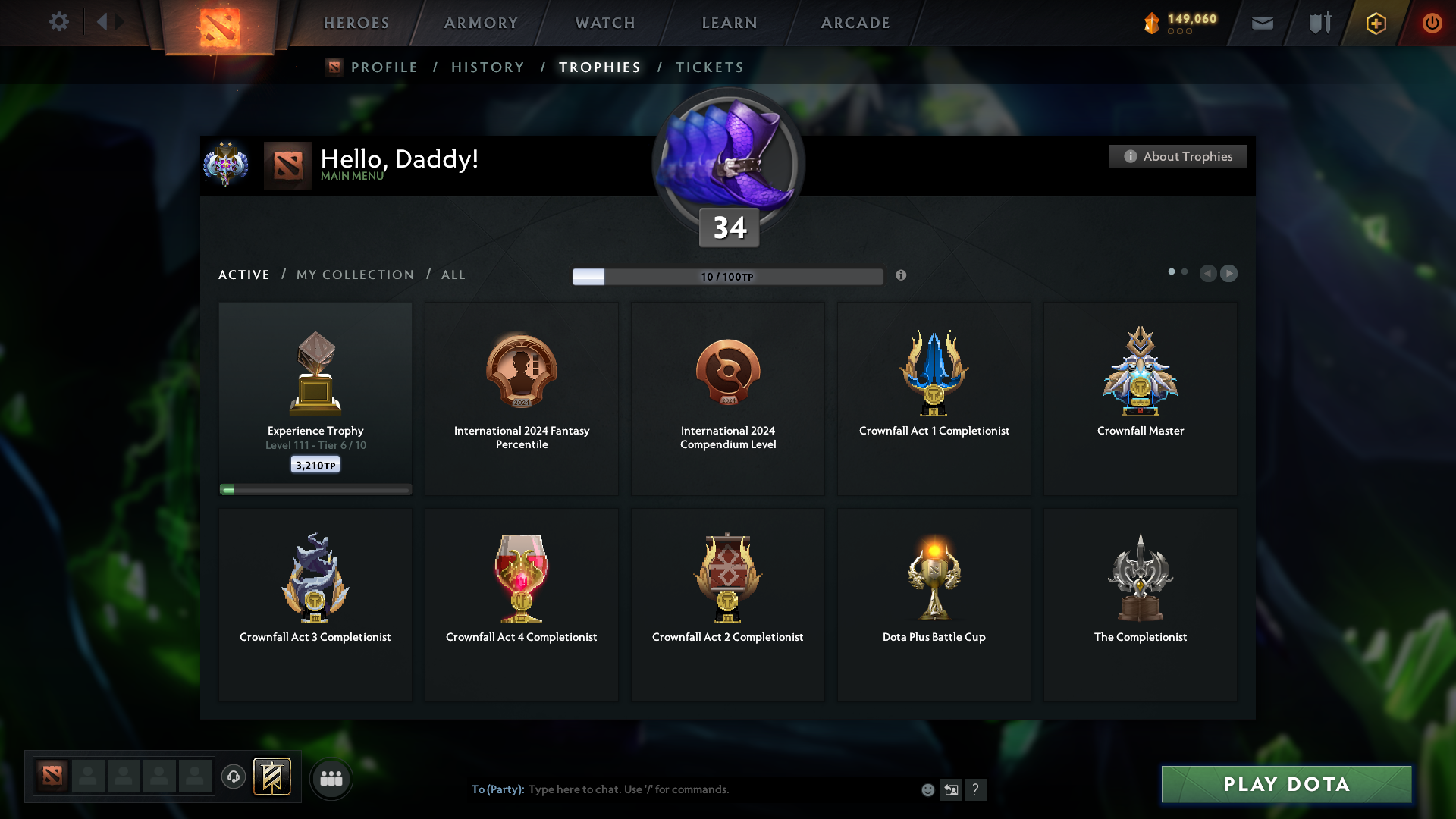Open Dota Plus subscription via hexagon plus icon

pos(1375,23)
